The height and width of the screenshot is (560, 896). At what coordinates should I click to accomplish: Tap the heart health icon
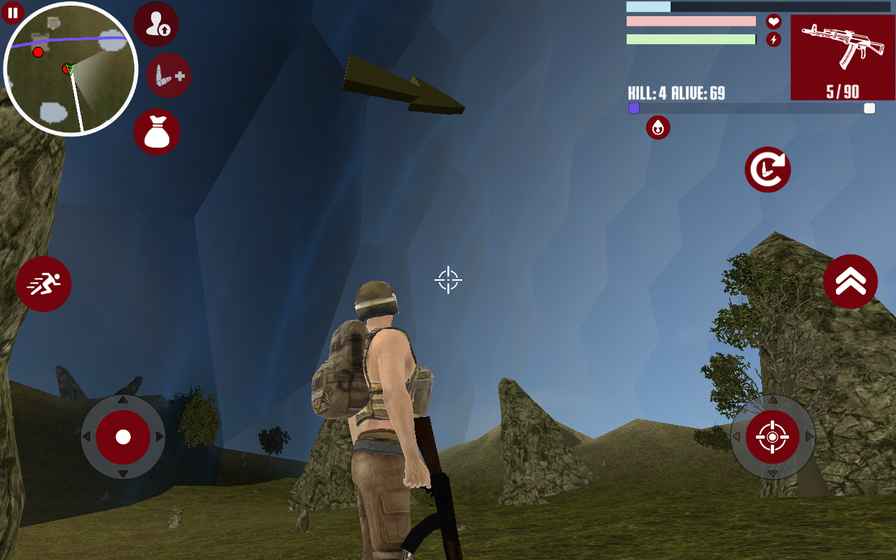coord(773,21)
